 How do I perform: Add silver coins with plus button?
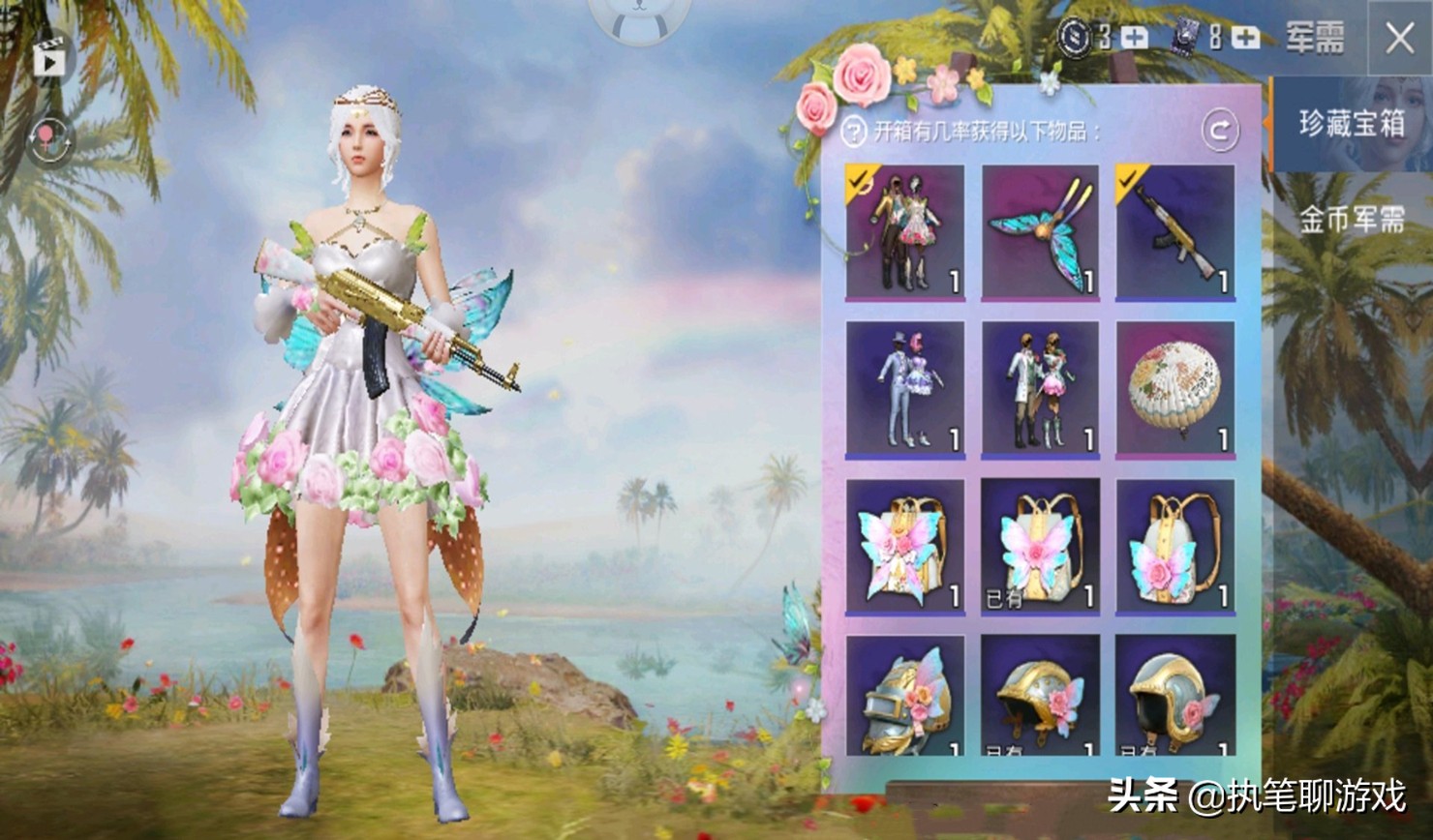click(x=1134, y=38)
